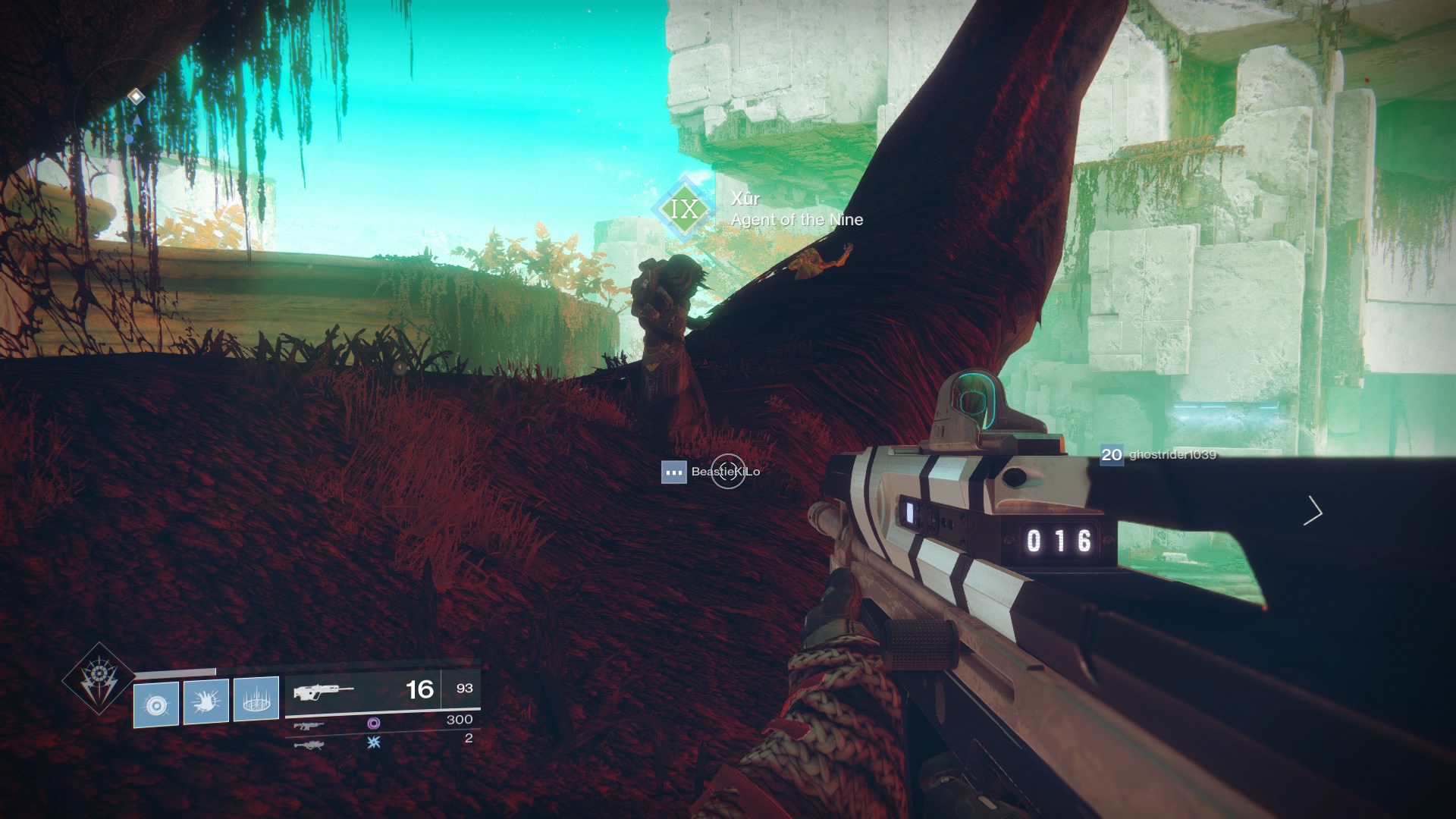
Task: Click ghostrider1039's name label
Action: [1172, 457]
